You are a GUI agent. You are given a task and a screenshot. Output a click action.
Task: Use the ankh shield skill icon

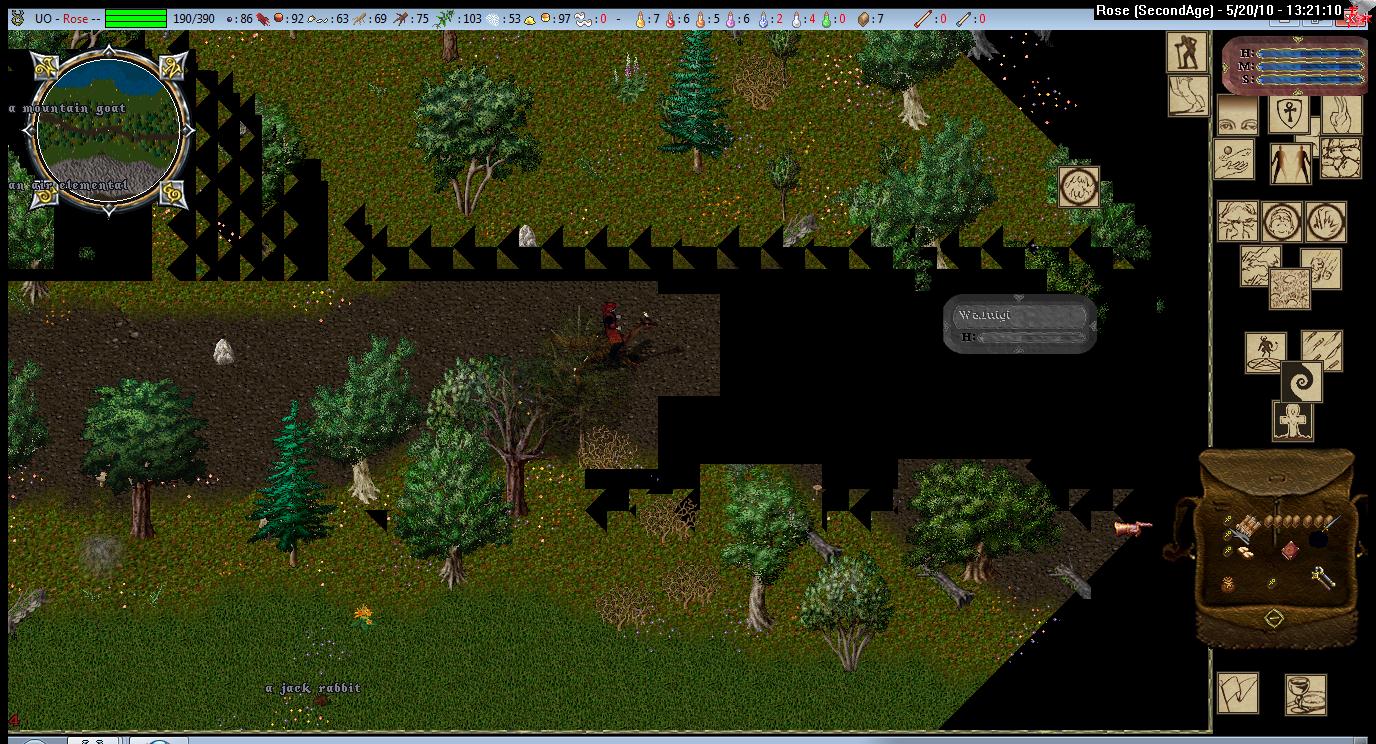(x=1289, y=113)
